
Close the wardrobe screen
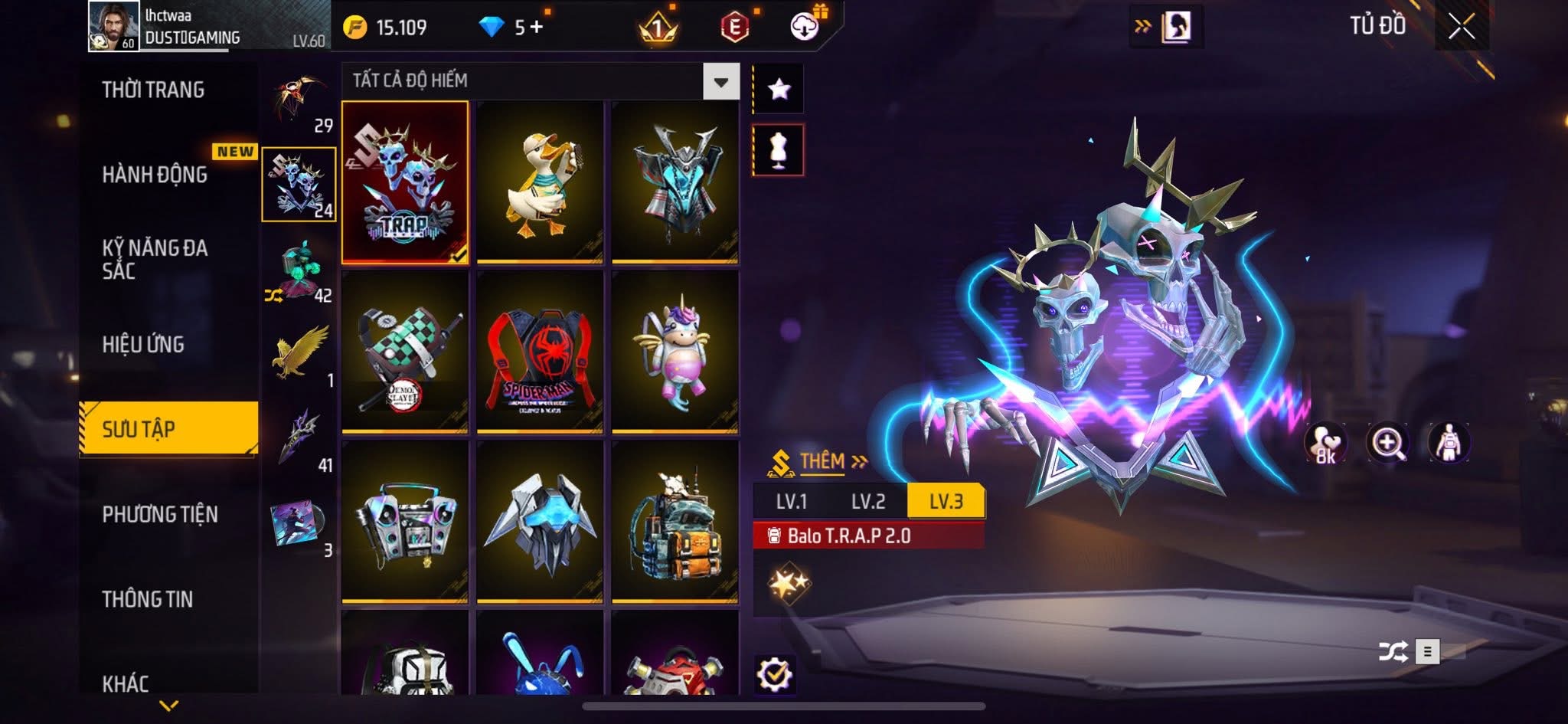coord(1461,28)
